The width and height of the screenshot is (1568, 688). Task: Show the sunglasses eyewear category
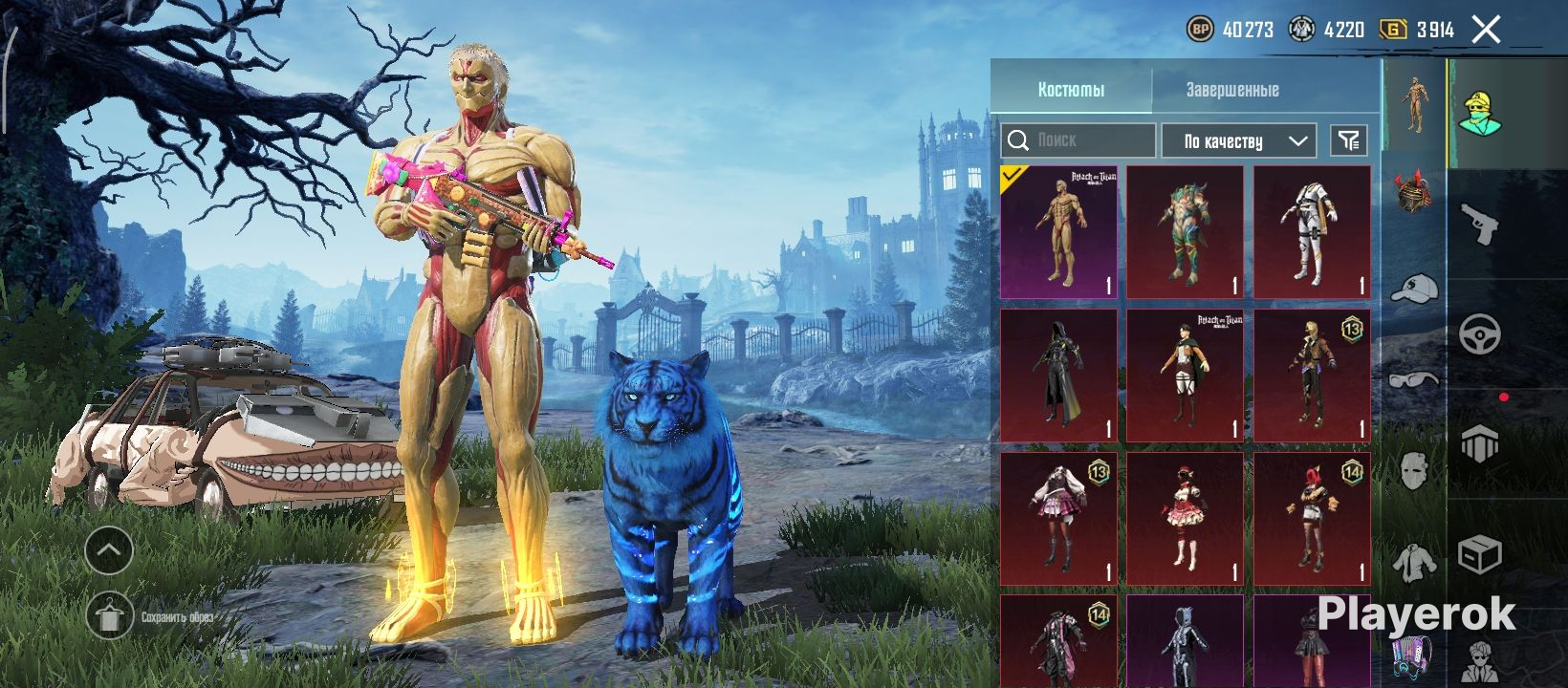click(x=1414, y=379)
